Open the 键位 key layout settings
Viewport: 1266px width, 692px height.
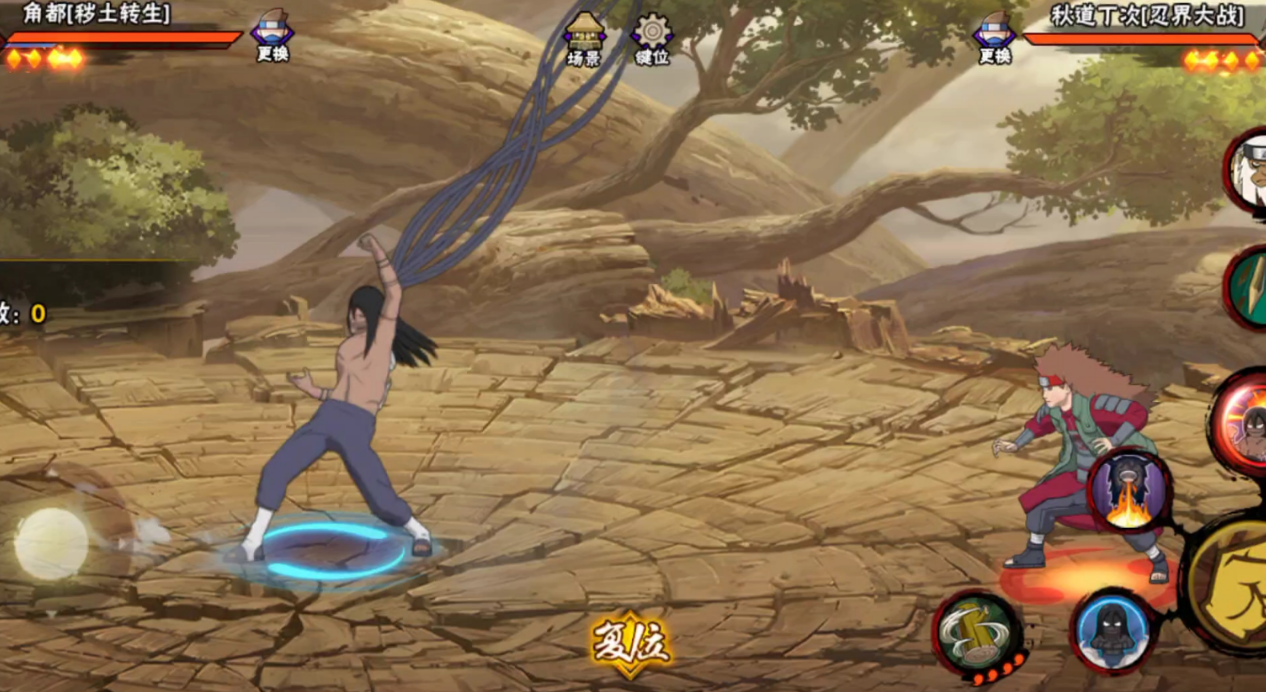tap(652, 38)
